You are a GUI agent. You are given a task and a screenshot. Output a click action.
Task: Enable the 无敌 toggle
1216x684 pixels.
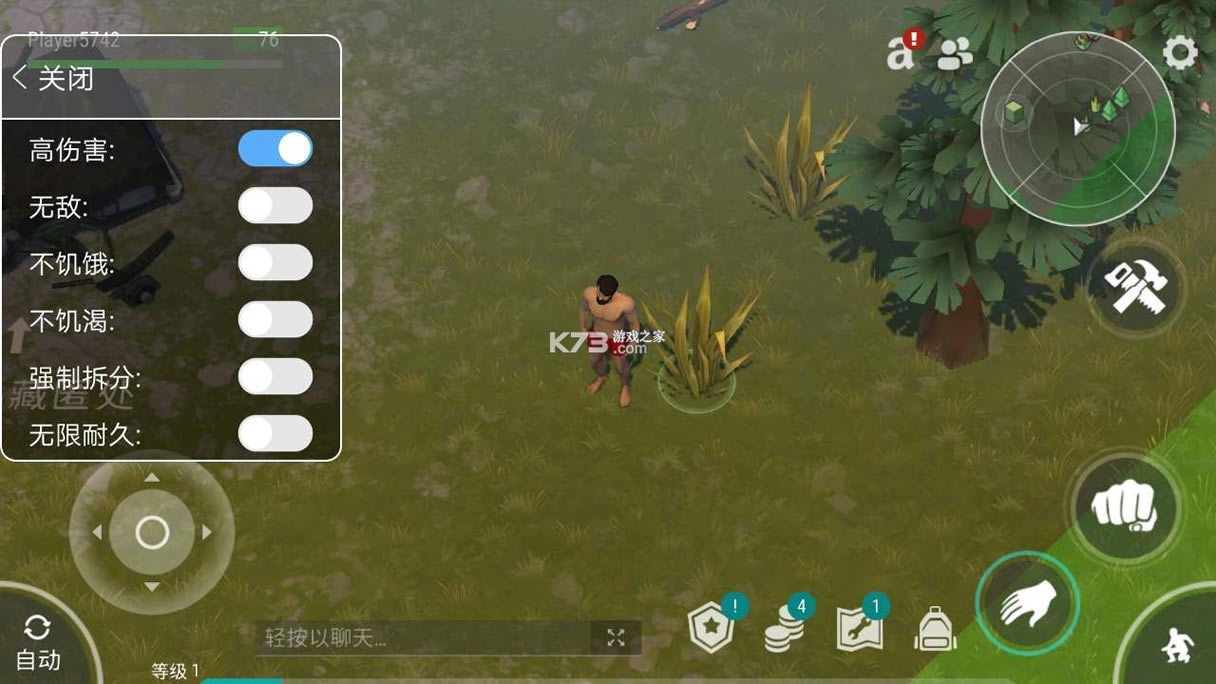point(275,206)
